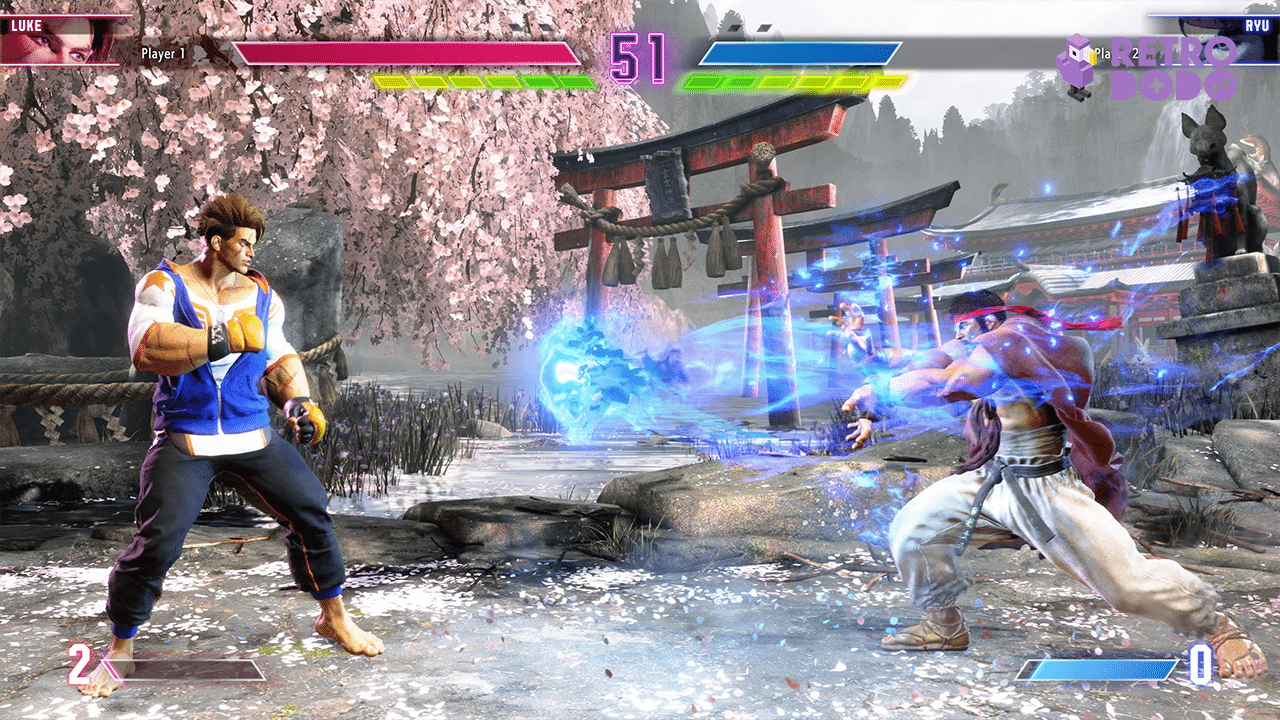1280x720 pixels.
Task: Select the Player 1 label
Action: pos(164,55)
